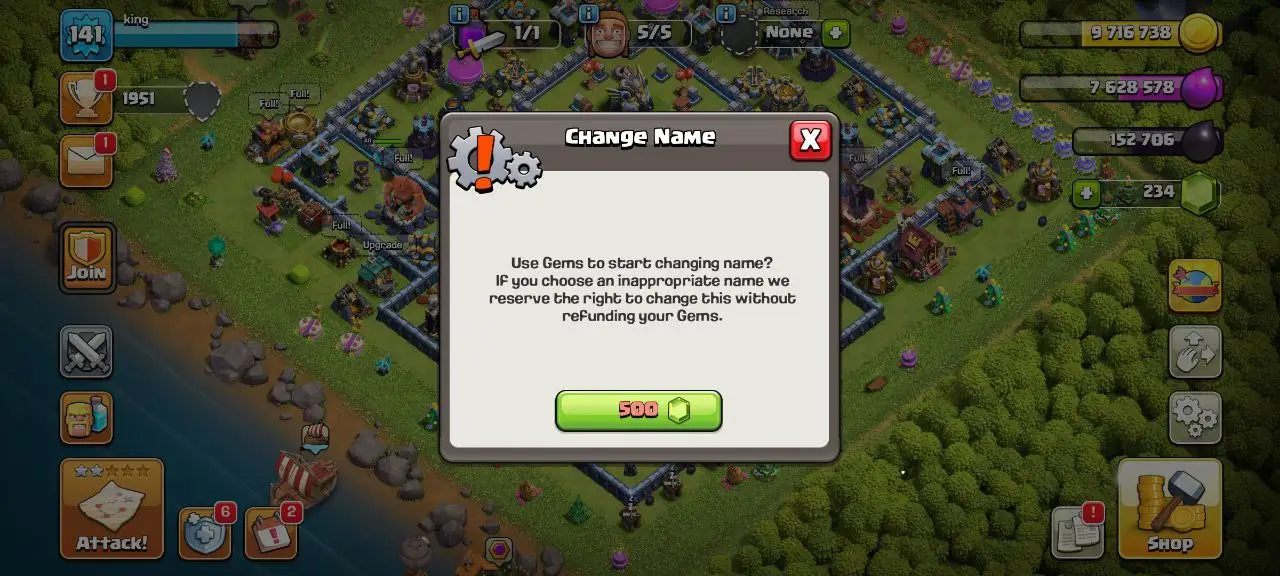The width and height of the screenshot is (1280, 576).
Task: Tap the gold storage coin icon
Action: pyautogui.click(x=1197, y=34)
